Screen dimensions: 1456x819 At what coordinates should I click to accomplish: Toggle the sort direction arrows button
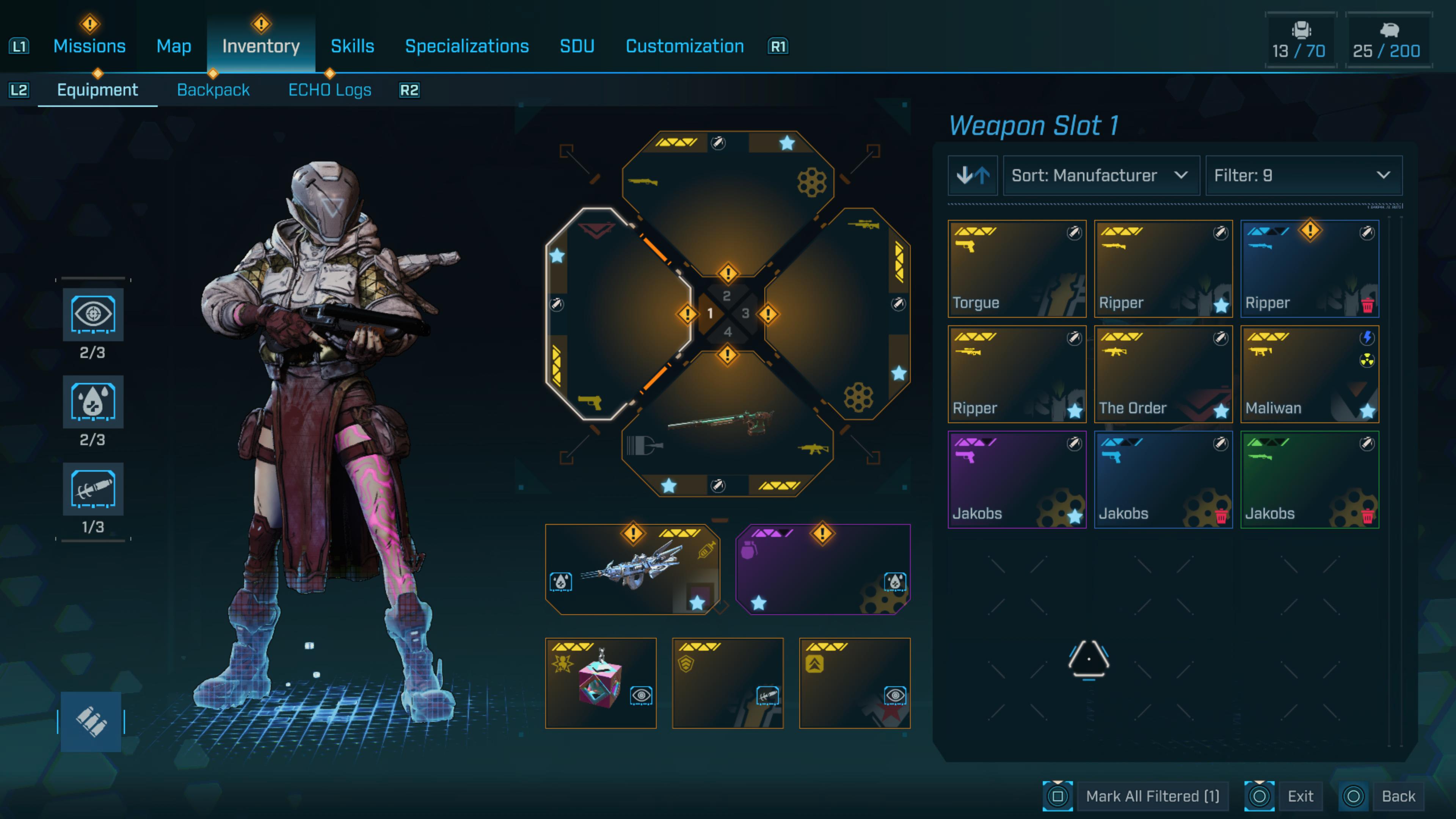[972, 176]
